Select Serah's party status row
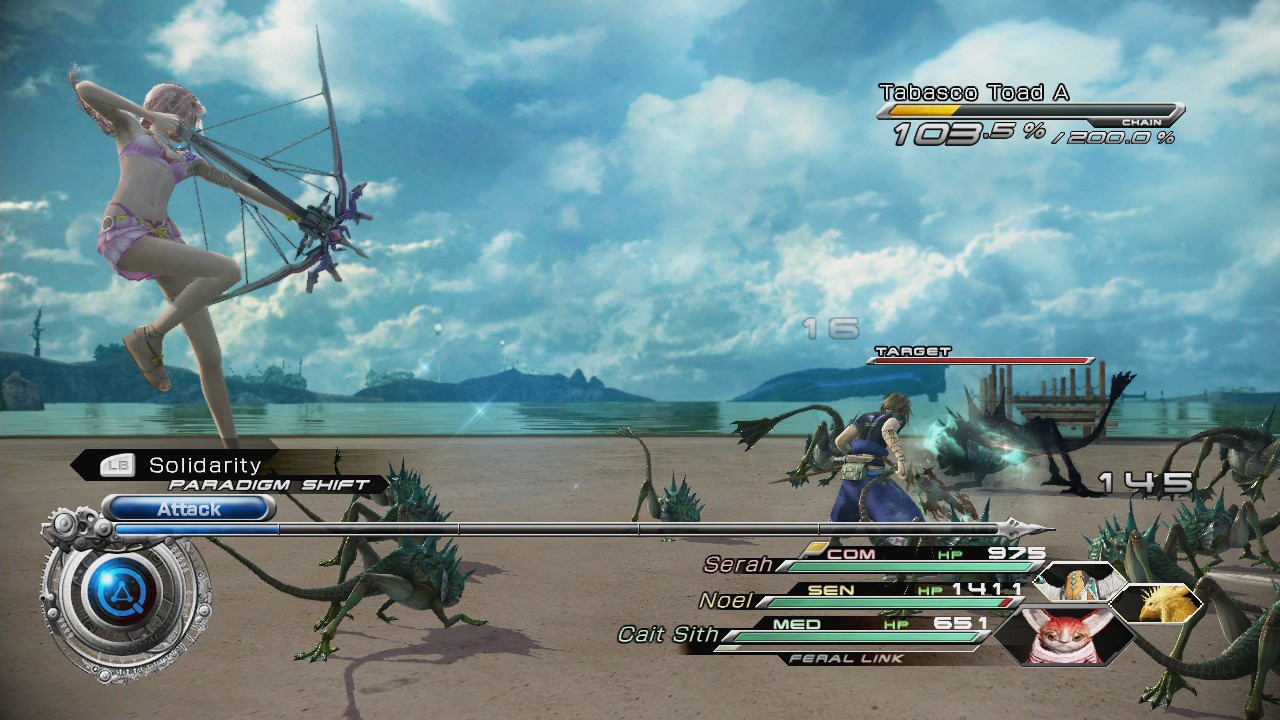 pyautogui.click(x=874, y=560)
